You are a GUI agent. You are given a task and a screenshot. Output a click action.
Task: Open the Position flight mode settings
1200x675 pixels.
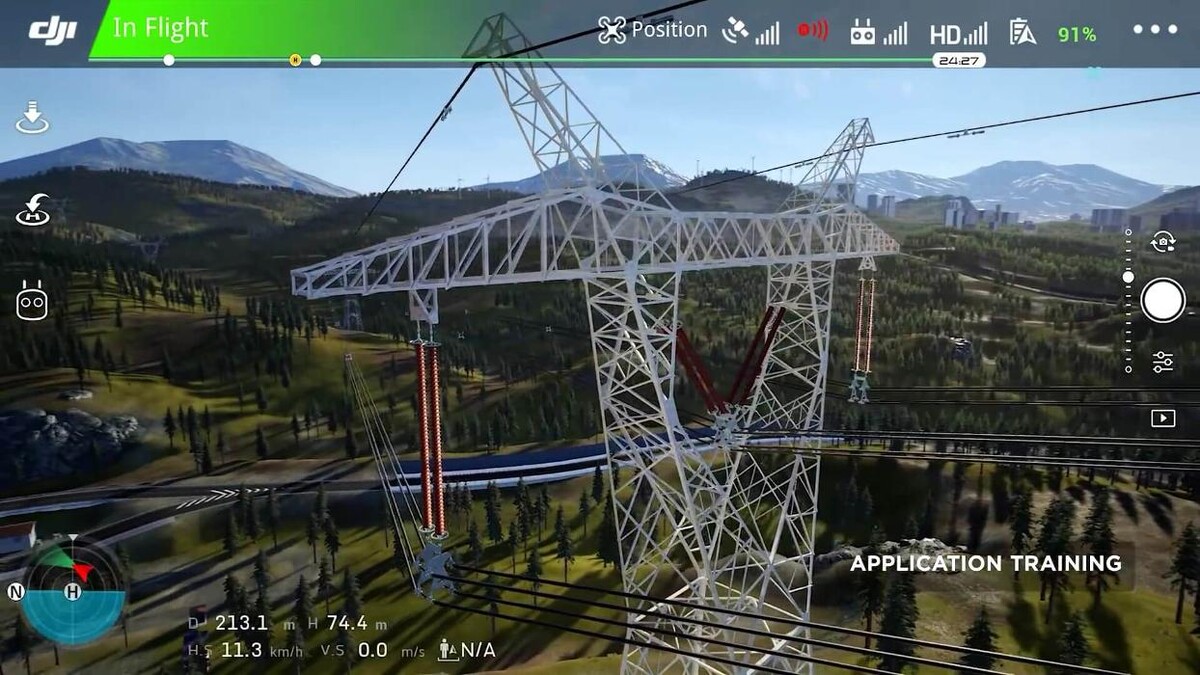pos(652,30)
